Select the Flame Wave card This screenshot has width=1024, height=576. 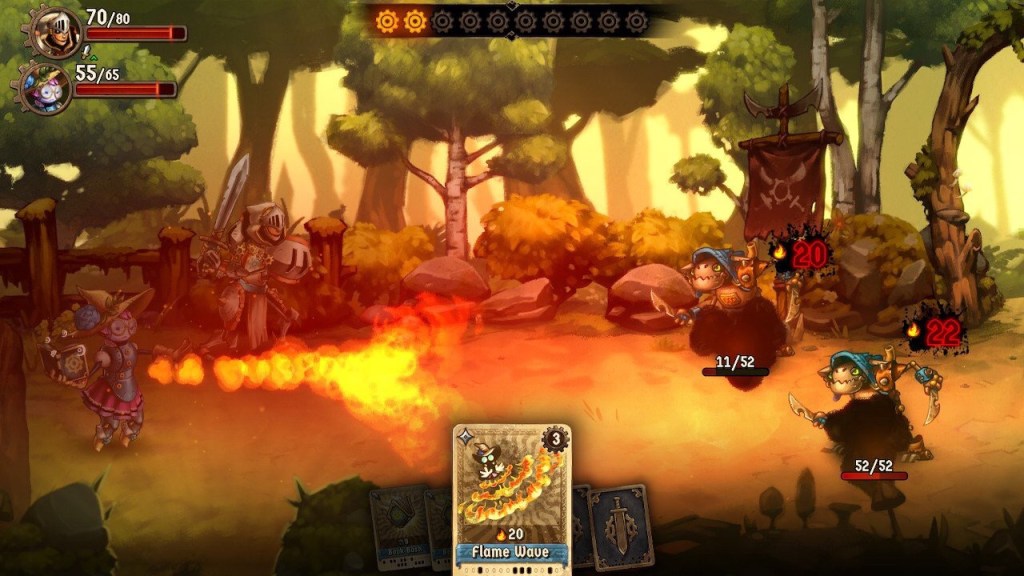pyautogui.click(x=511, y=497)
